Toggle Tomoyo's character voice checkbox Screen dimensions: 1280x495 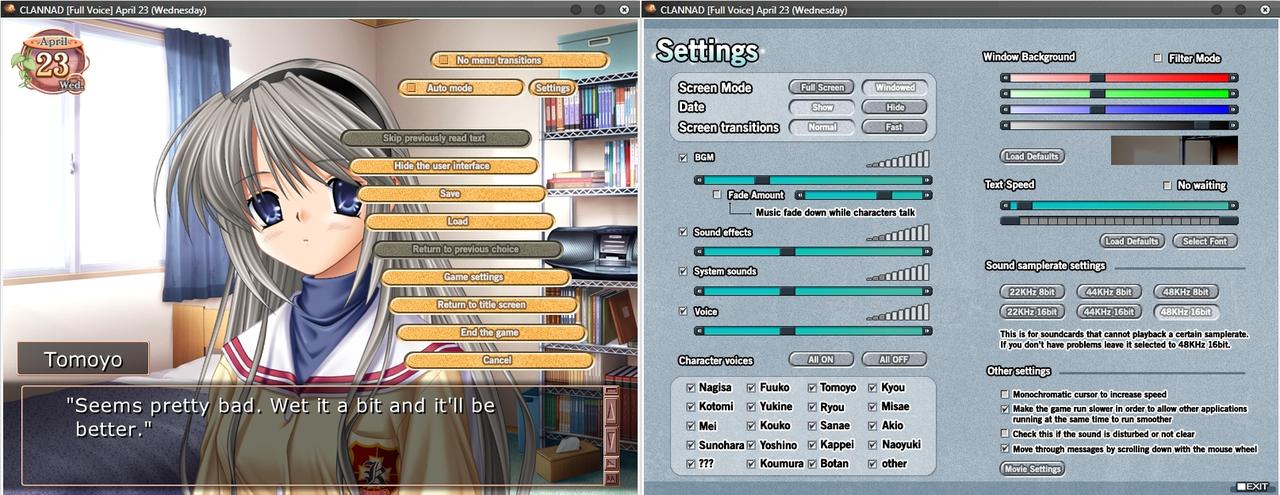point(811,388)
